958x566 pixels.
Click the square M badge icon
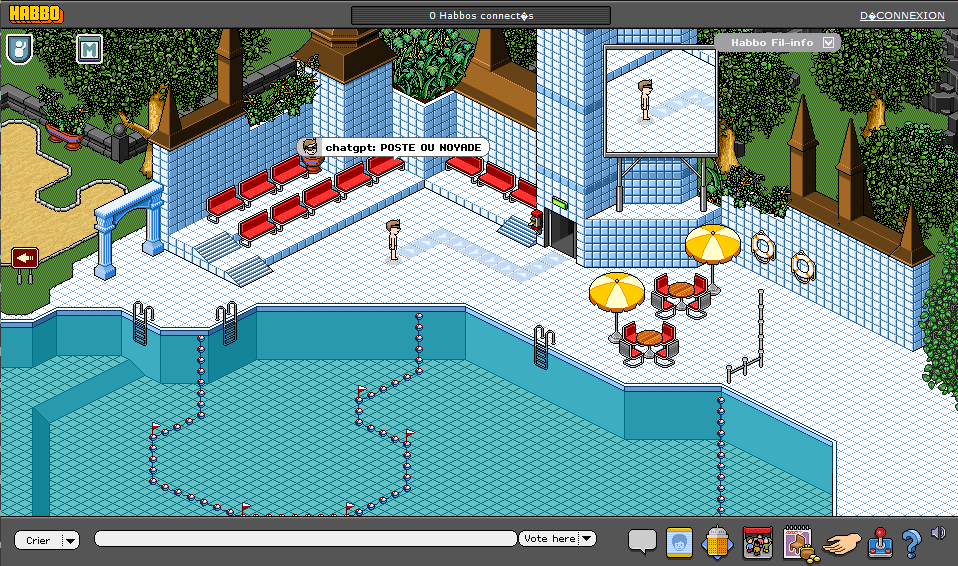point(90,49)
